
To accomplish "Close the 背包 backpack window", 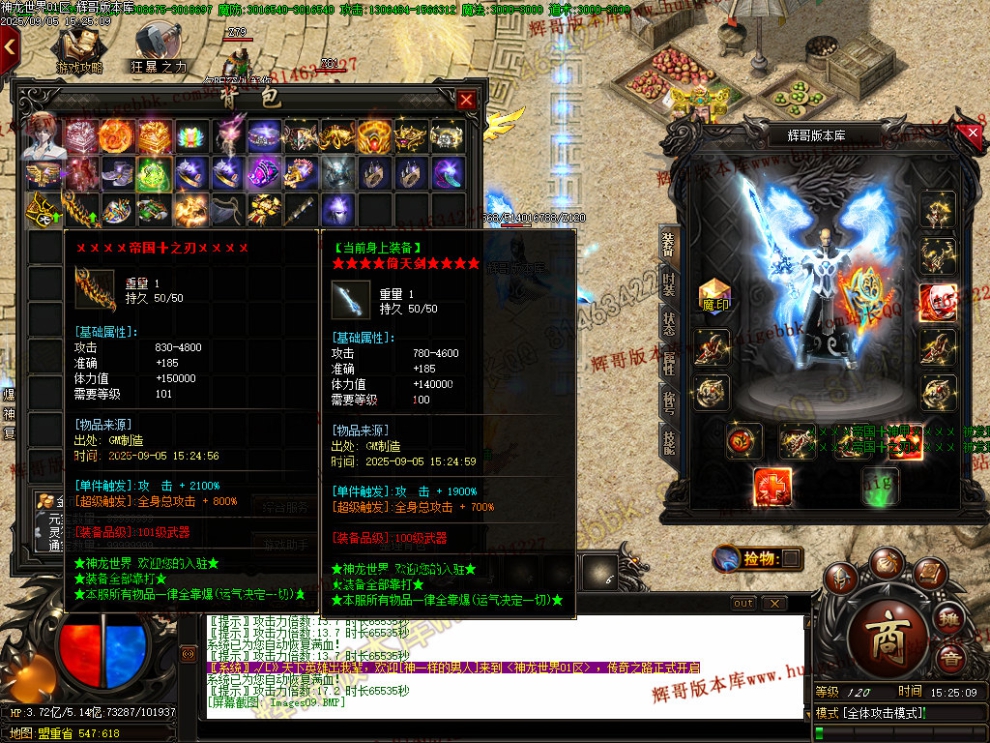I will pyautogui.click(x=466, y=100).
